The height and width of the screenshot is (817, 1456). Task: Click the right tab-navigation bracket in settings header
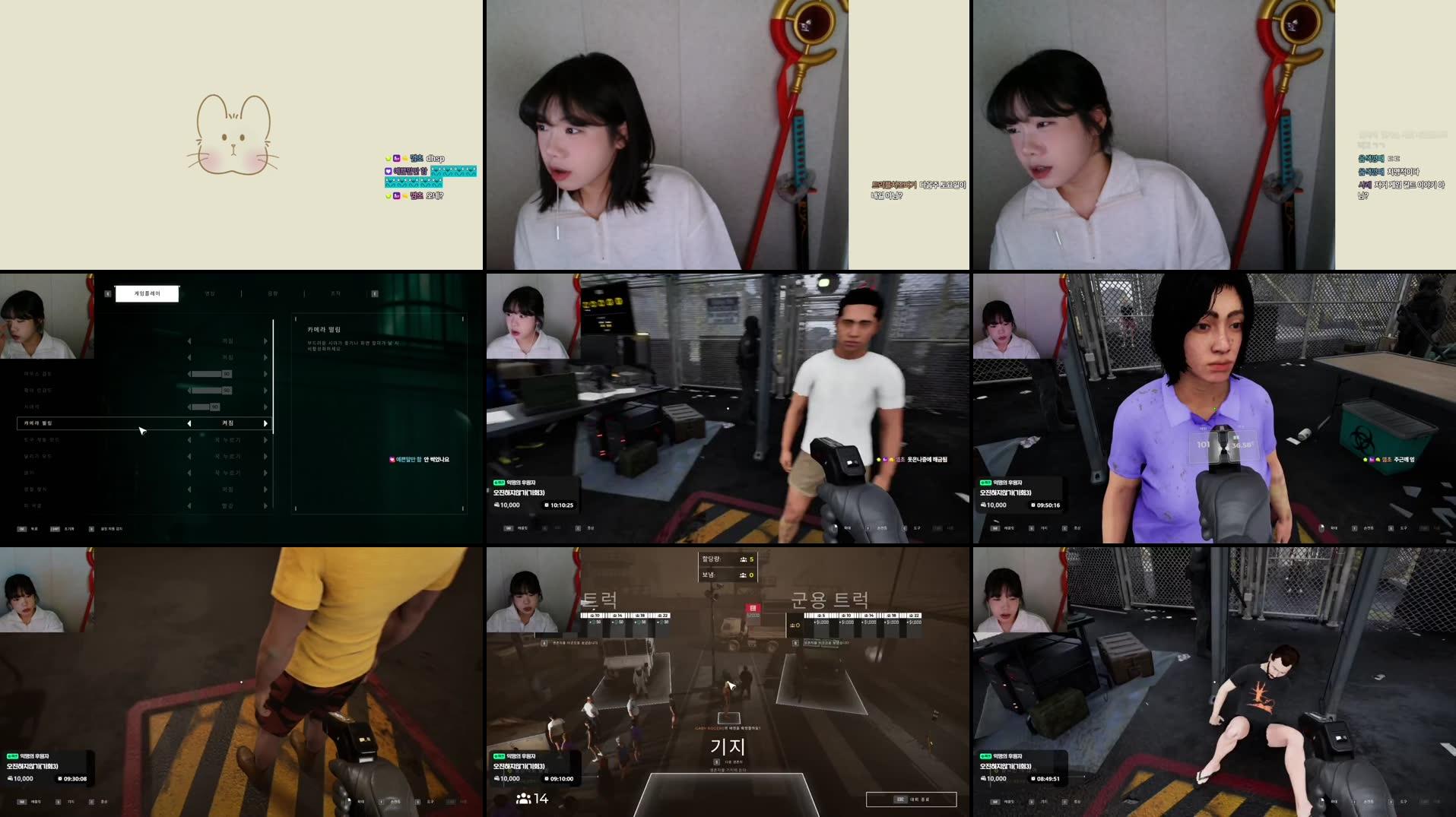[374, 293]
